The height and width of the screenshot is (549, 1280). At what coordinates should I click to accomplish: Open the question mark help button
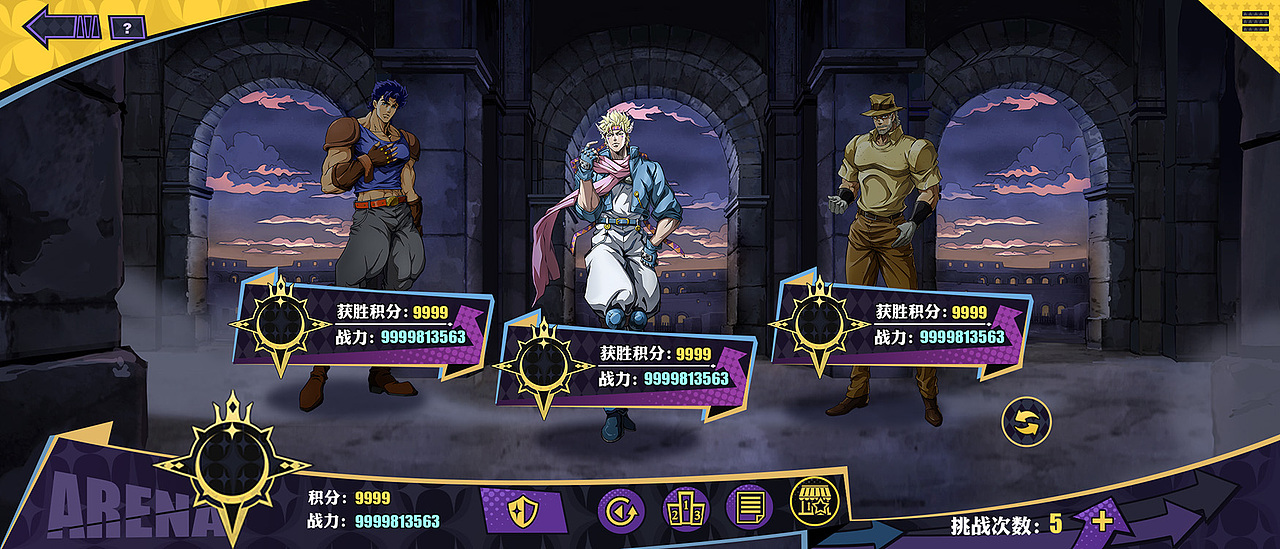pyautogui.click(x=127, y=27)
